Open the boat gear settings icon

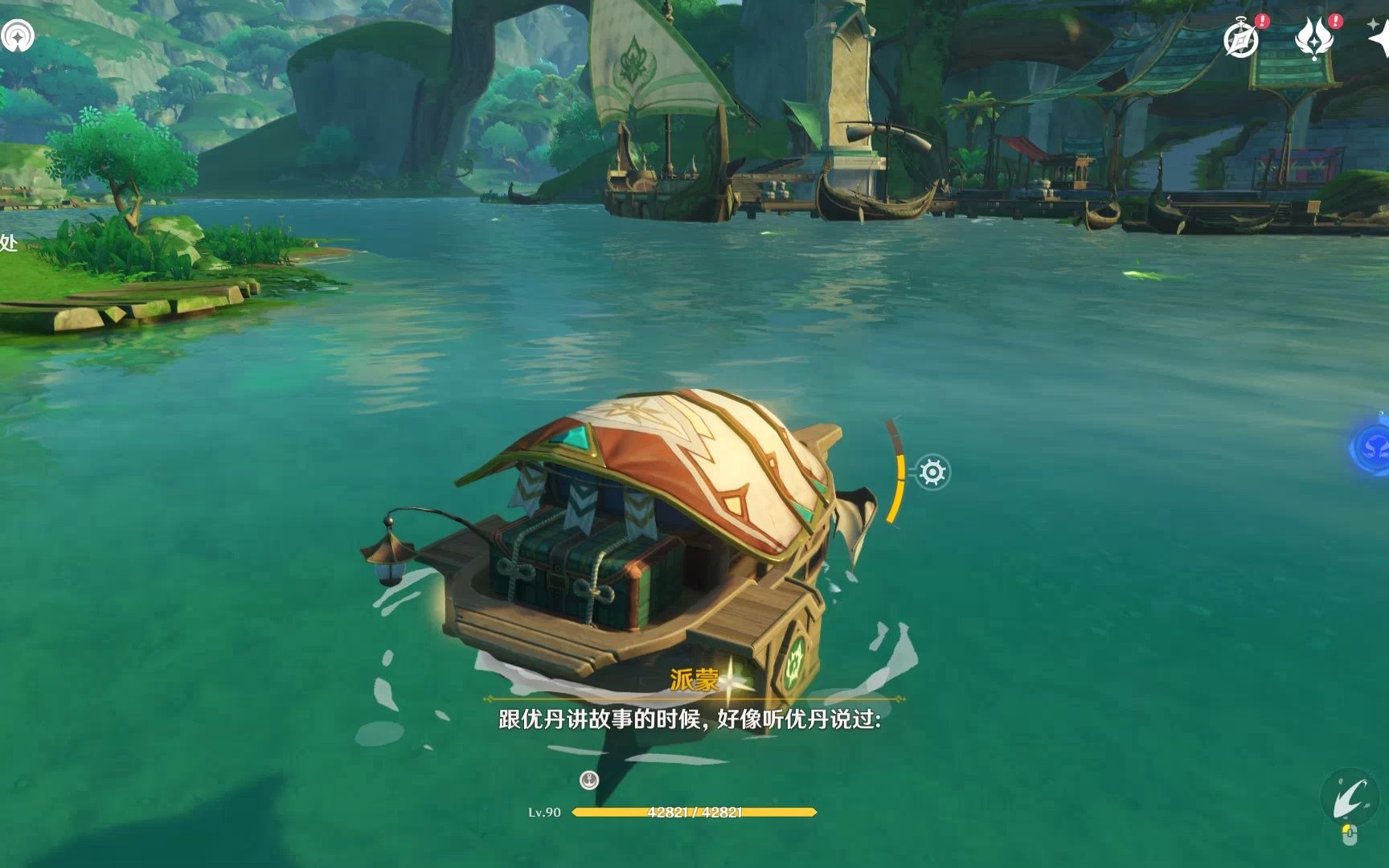932,472
